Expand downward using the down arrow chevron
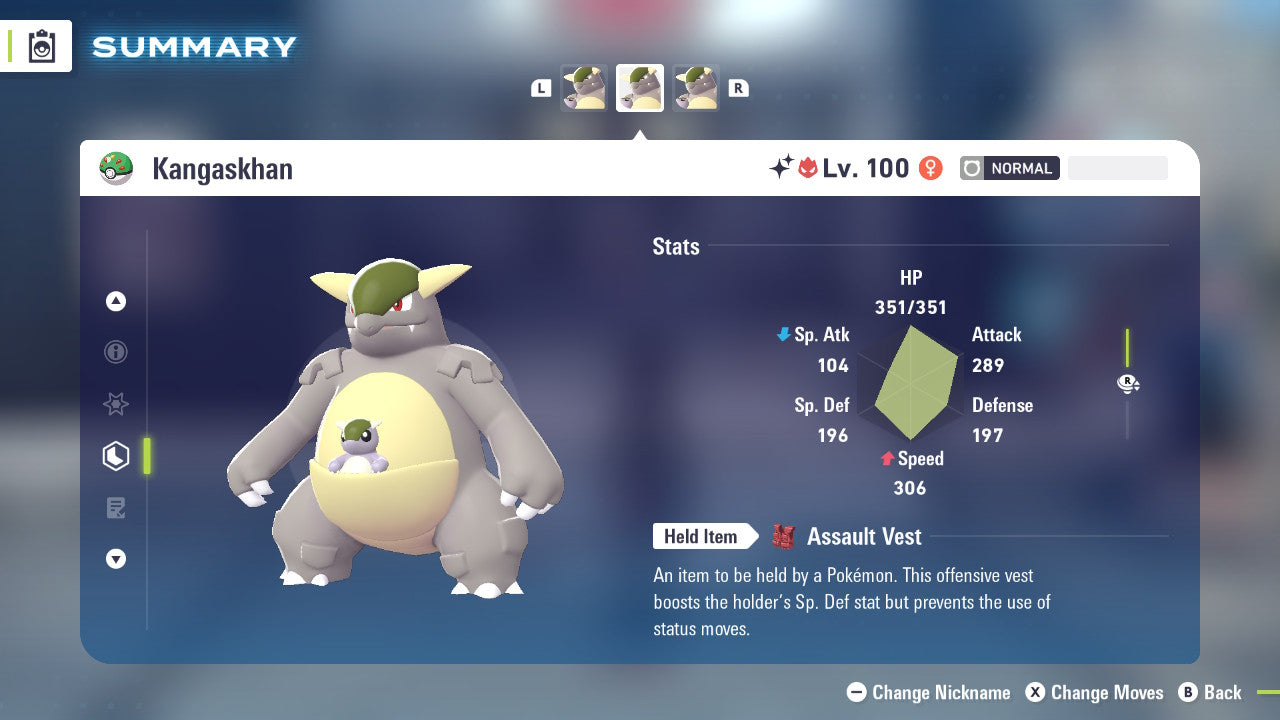 (x=116, y=559)
